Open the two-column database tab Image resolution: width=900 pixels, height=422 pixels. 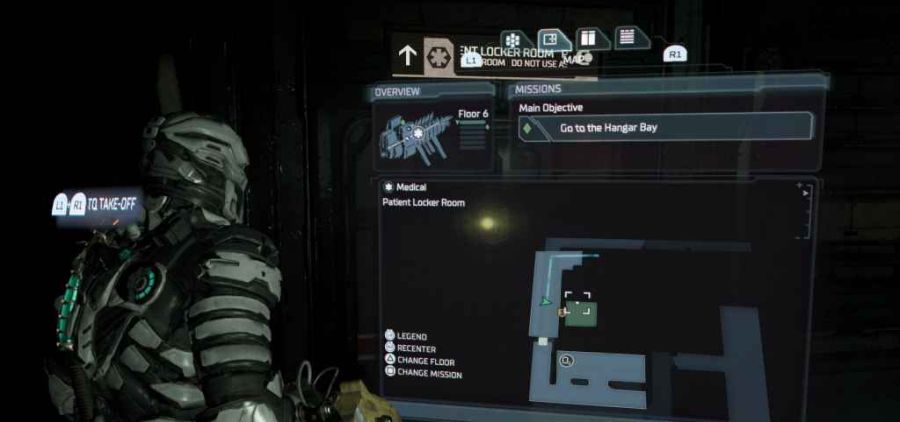589,38
